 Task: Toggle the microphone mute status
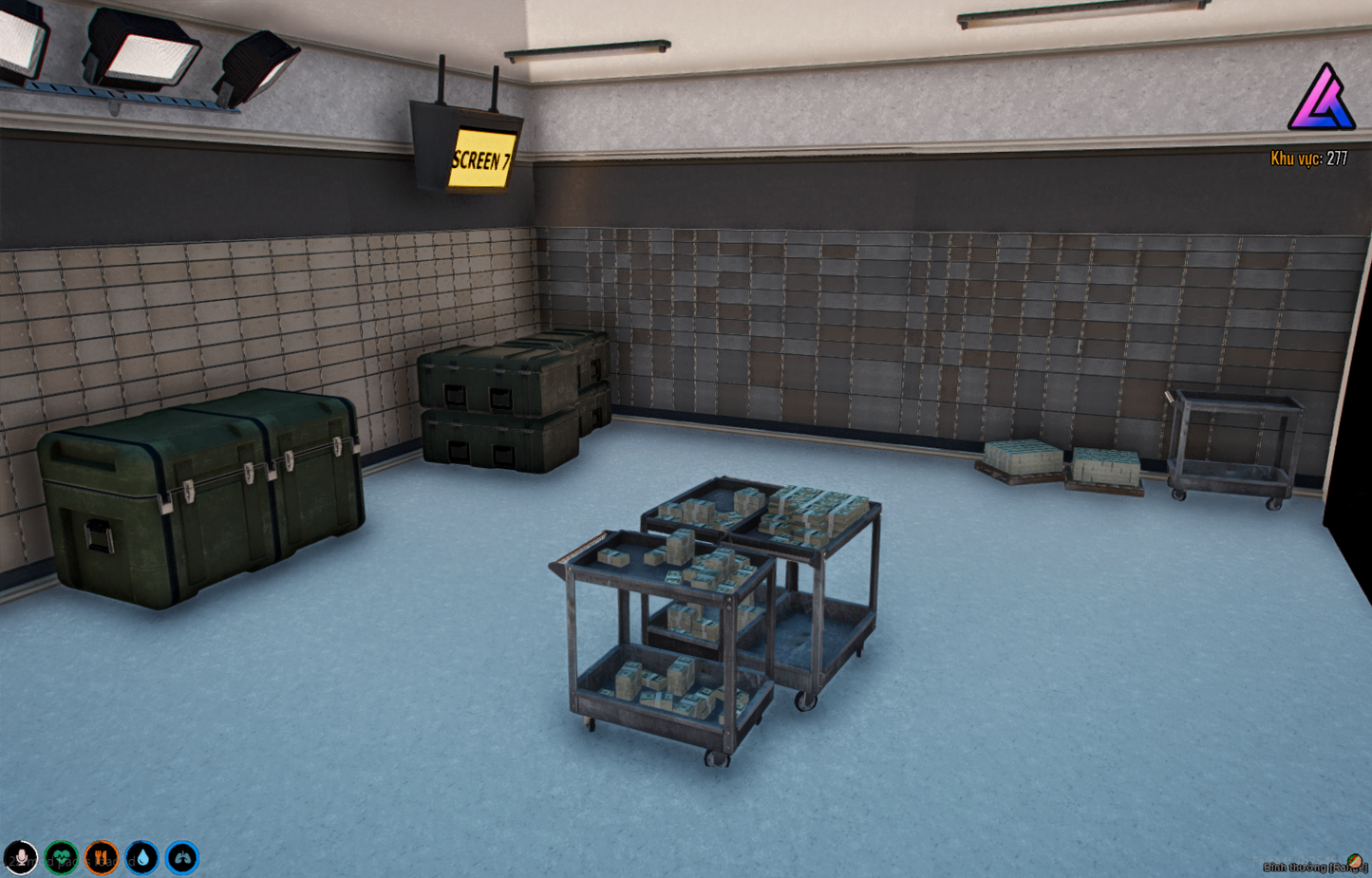point(22,857)
